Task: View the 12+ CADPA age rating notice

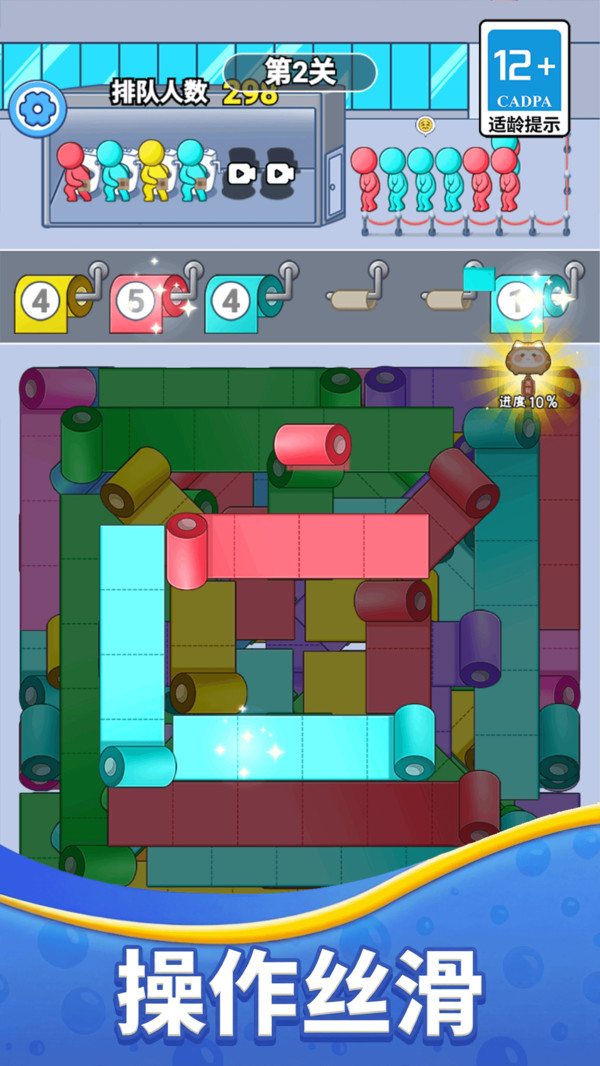Action: [524, 78]
